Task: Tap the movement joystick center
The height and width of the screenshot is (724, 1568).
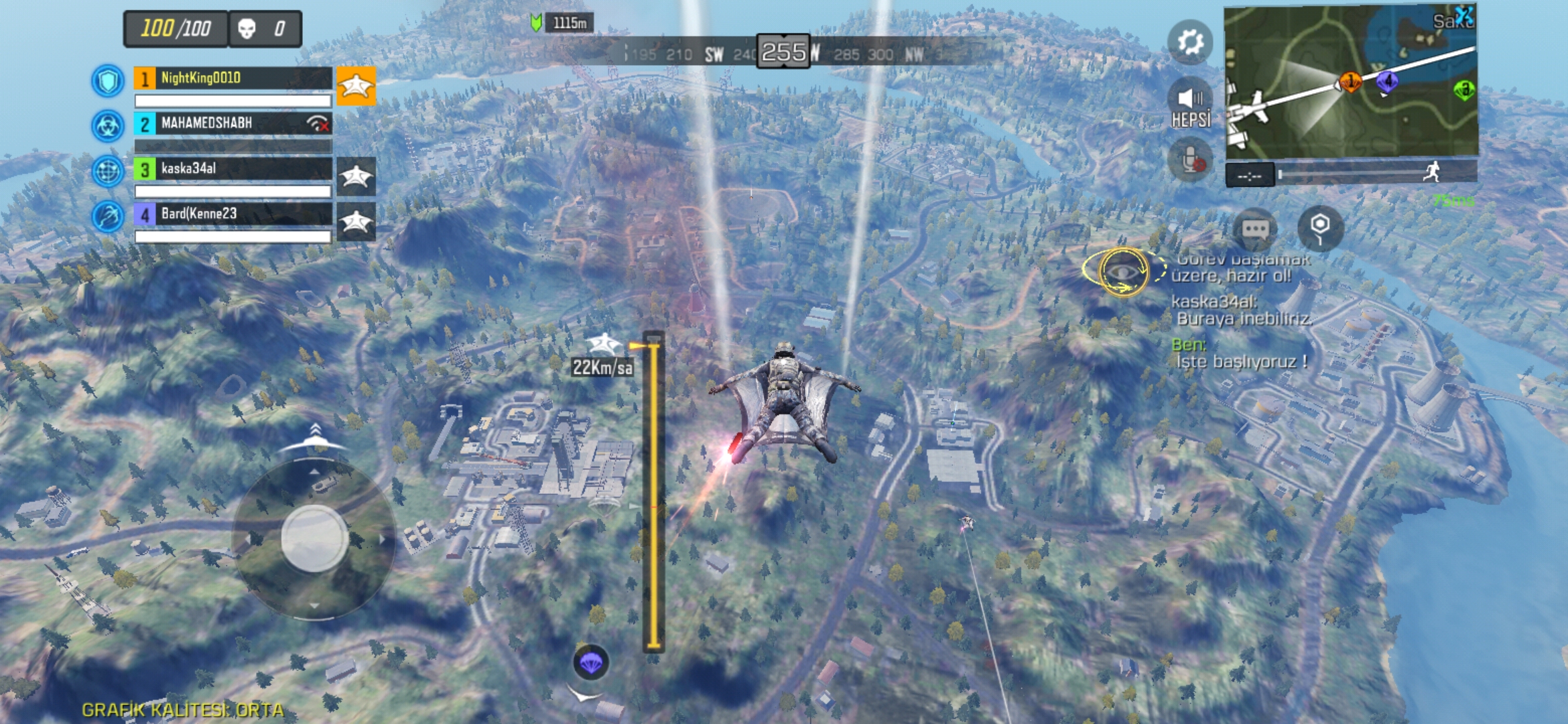Action: pos(314,538)
